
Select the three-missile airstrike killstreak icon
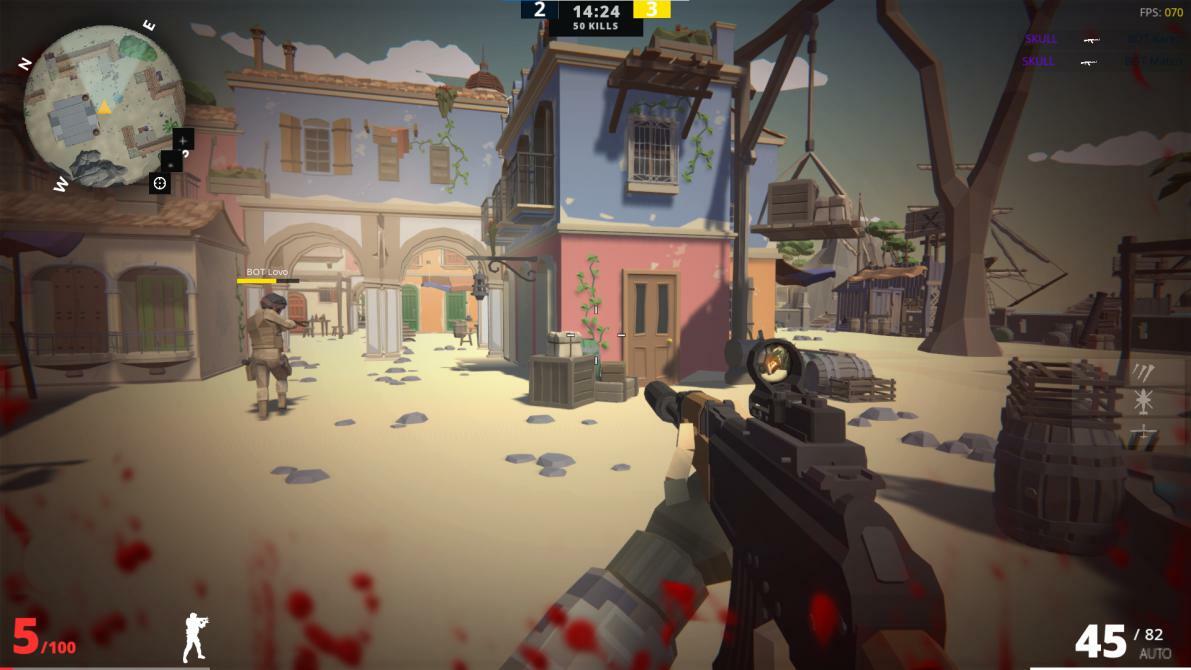click(x=1143, y=373)
